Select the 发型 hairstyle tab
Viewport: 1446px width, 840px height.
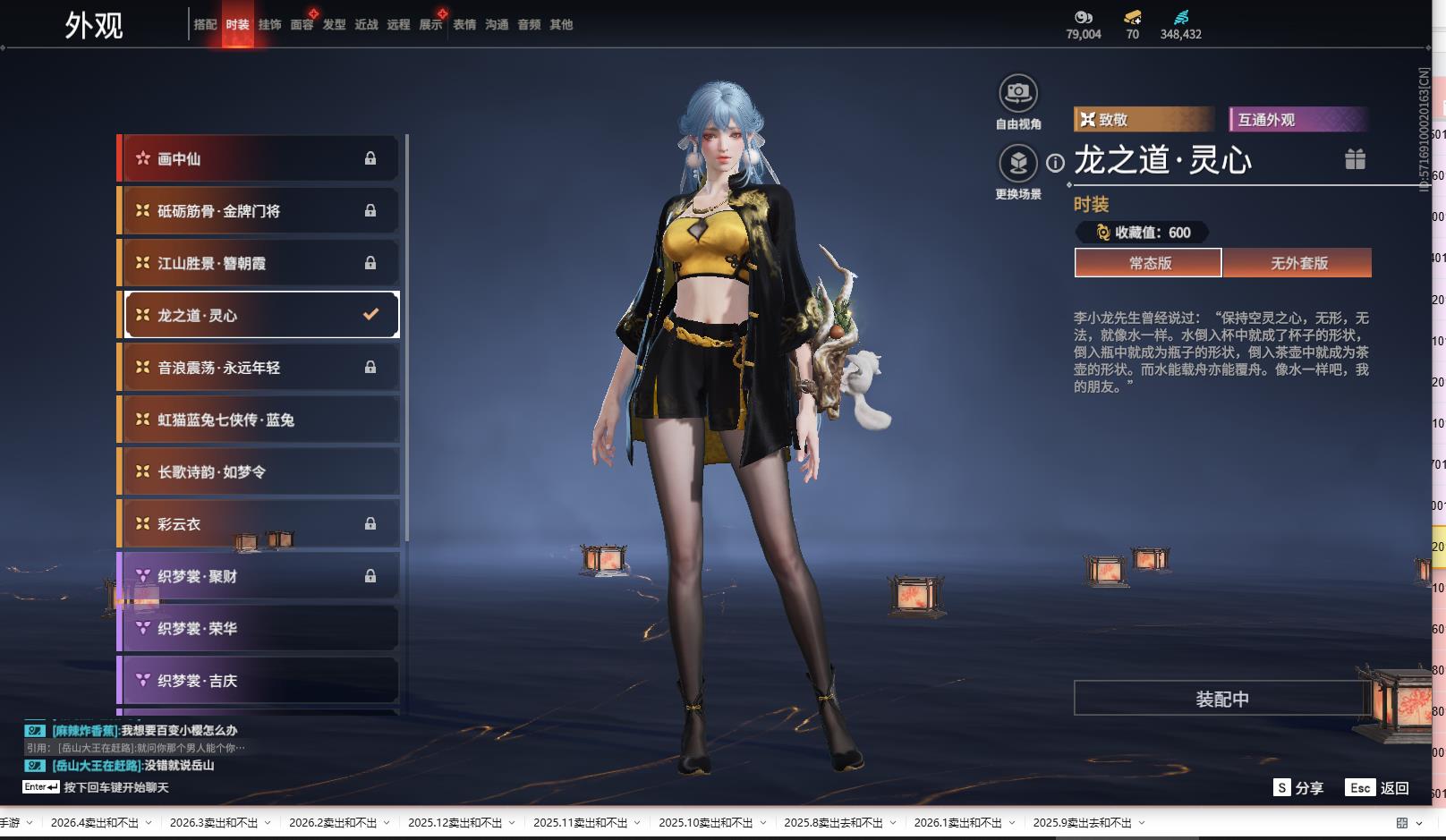334,25
